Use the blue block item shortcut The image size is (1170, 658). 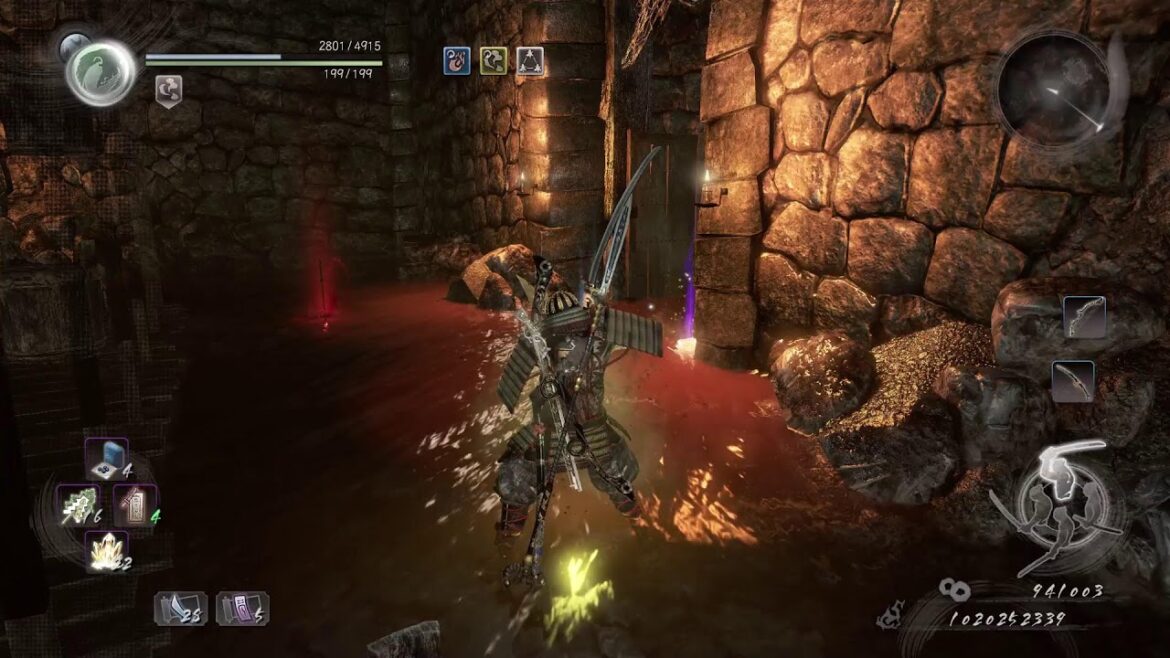[x=105, y=460]
